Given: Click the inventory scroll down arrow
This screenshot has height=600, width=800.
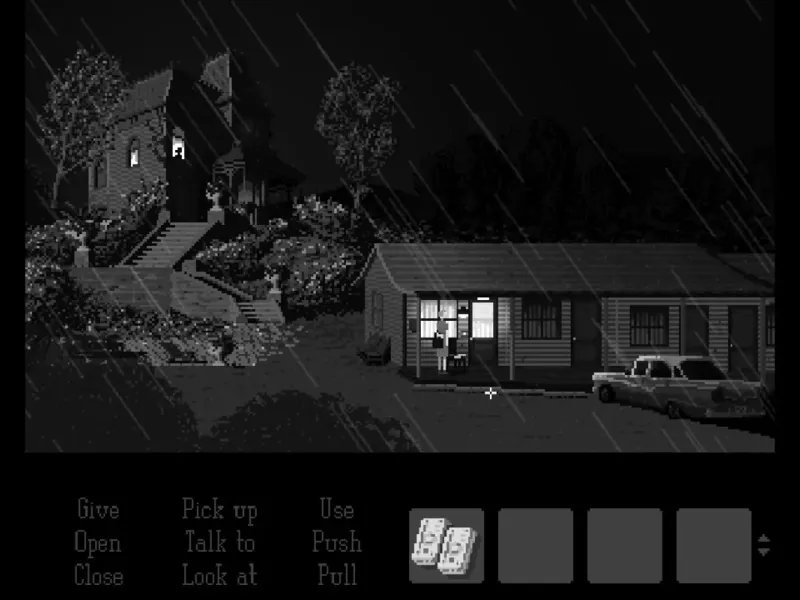Looking at the screenshot, I should coord(764,552).
